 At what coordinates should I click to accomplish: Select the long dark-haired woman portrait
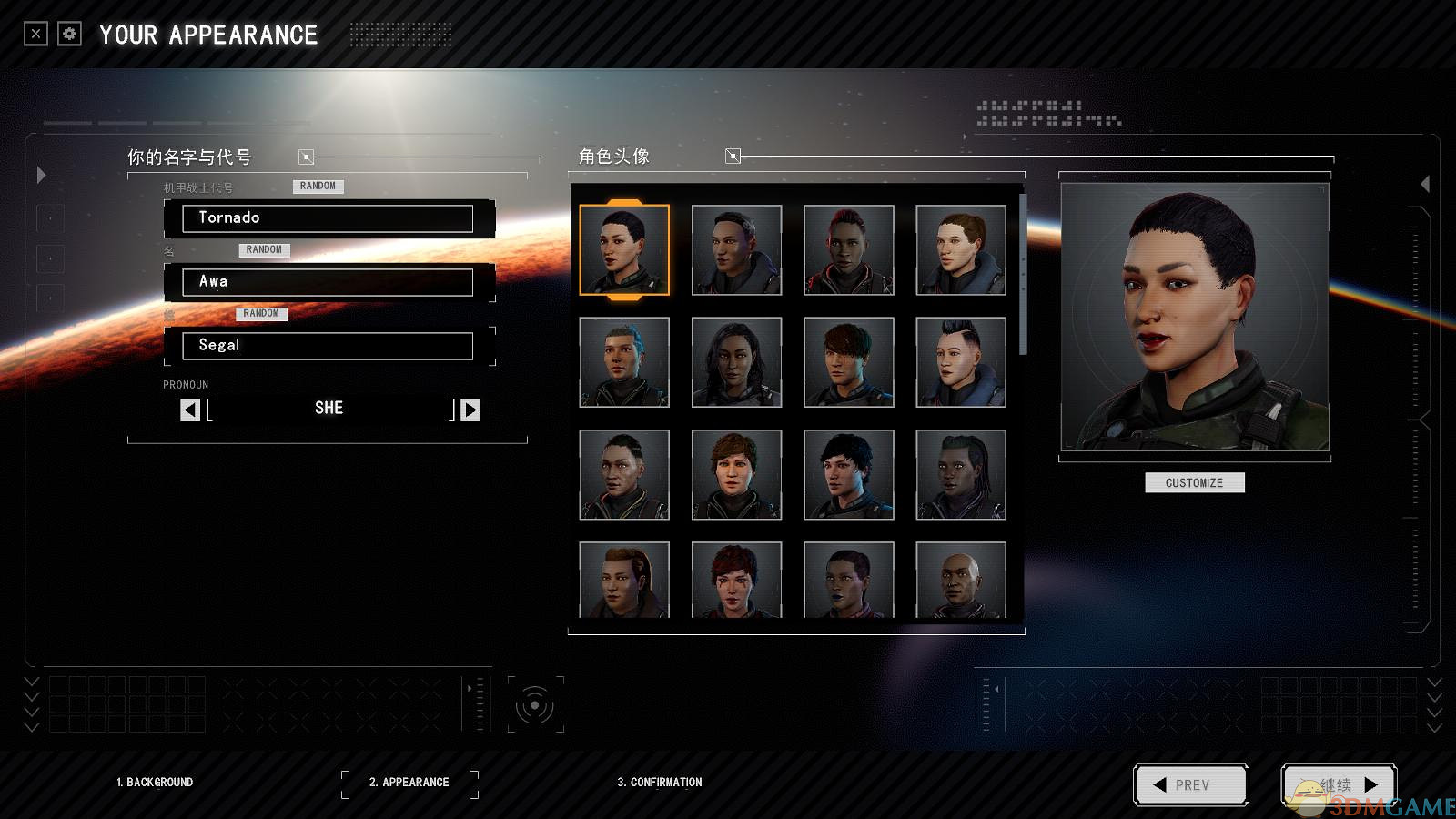pyautogui.click(x=736, y=362)
